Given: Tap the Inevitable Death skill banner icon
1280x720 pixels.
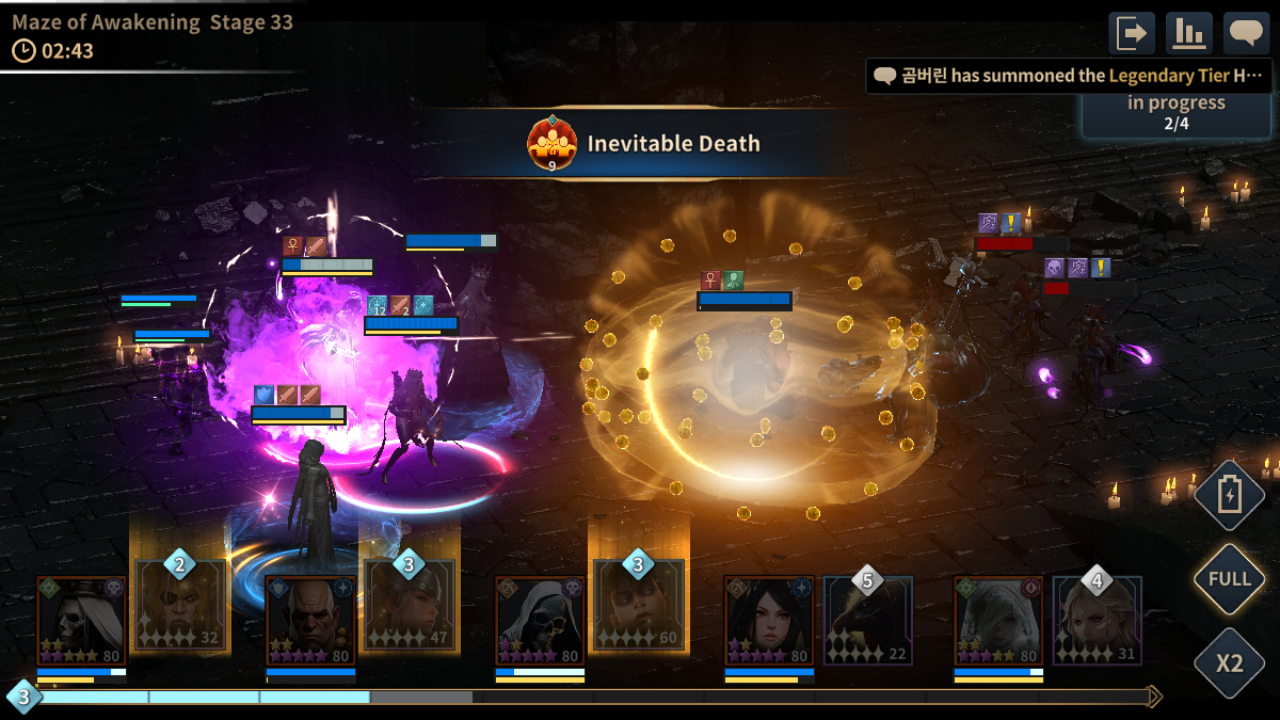Looking at the screenshot, I should (552, 144).
